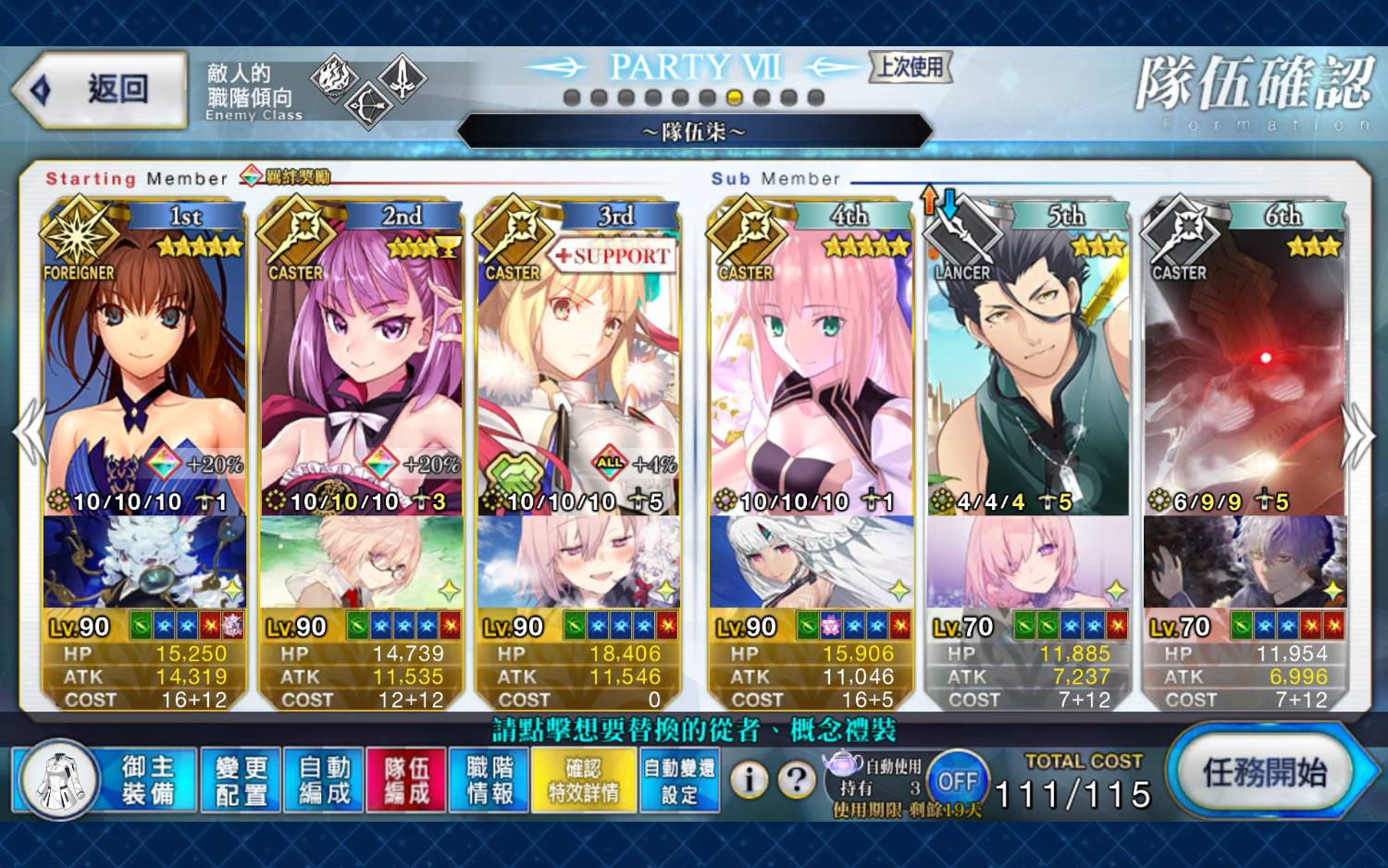Show 職階情報 class information
1388x868 pixels.
point(490,780)
